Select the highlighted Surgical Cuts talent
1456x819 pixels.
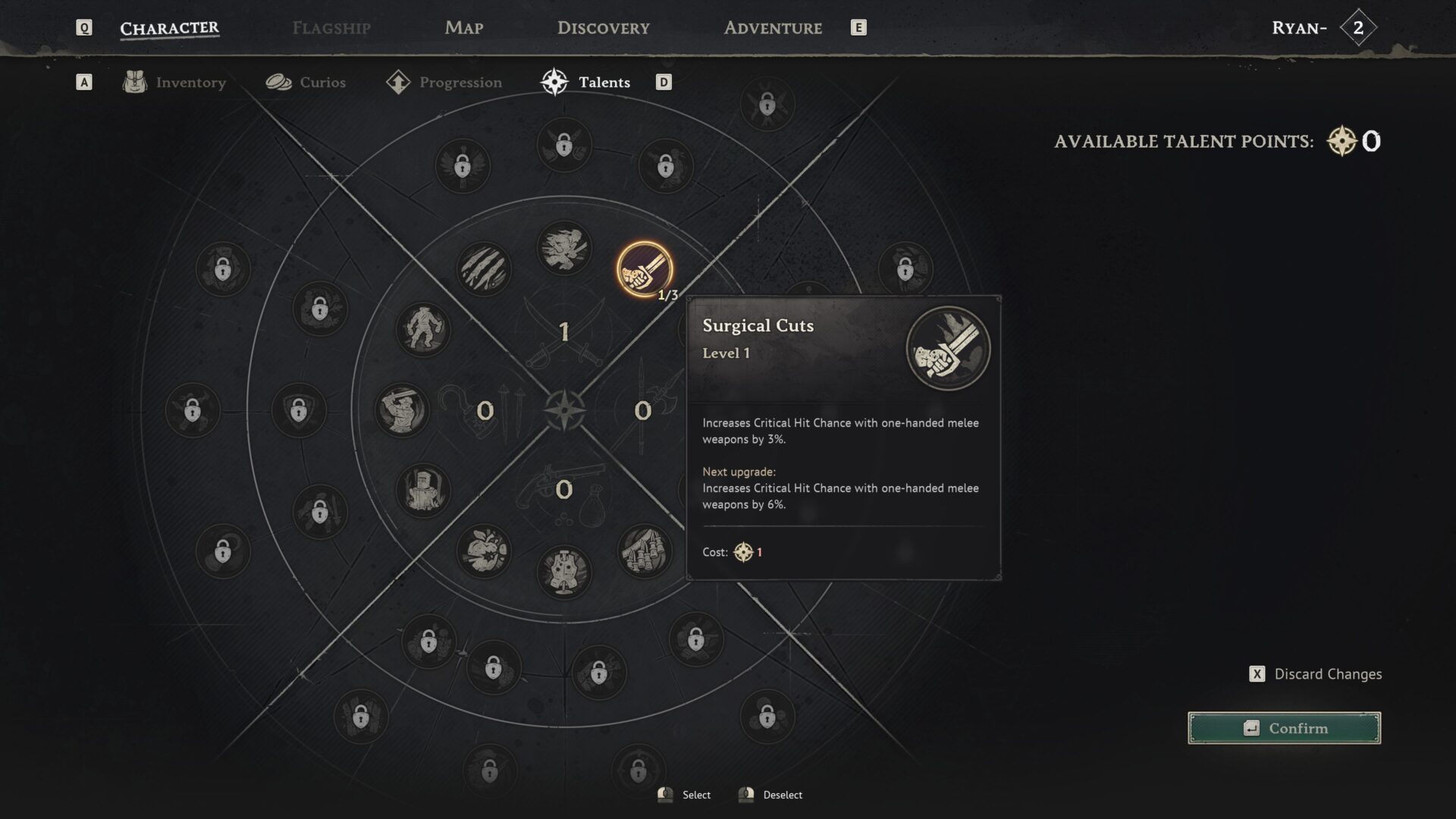click(x=644, y=269)
